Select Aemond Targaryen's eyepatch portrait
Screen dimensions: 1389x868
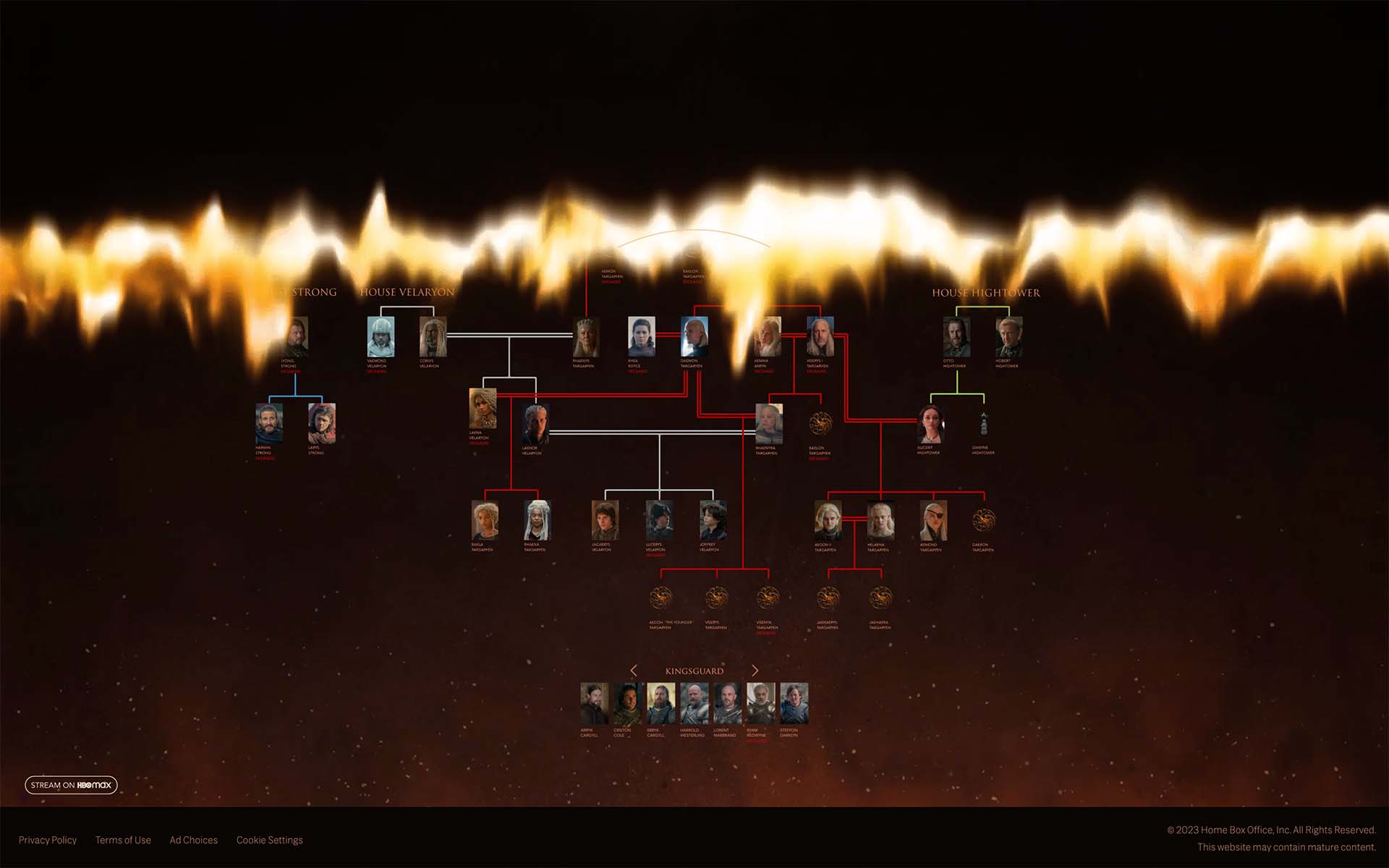tap(933, 521)
